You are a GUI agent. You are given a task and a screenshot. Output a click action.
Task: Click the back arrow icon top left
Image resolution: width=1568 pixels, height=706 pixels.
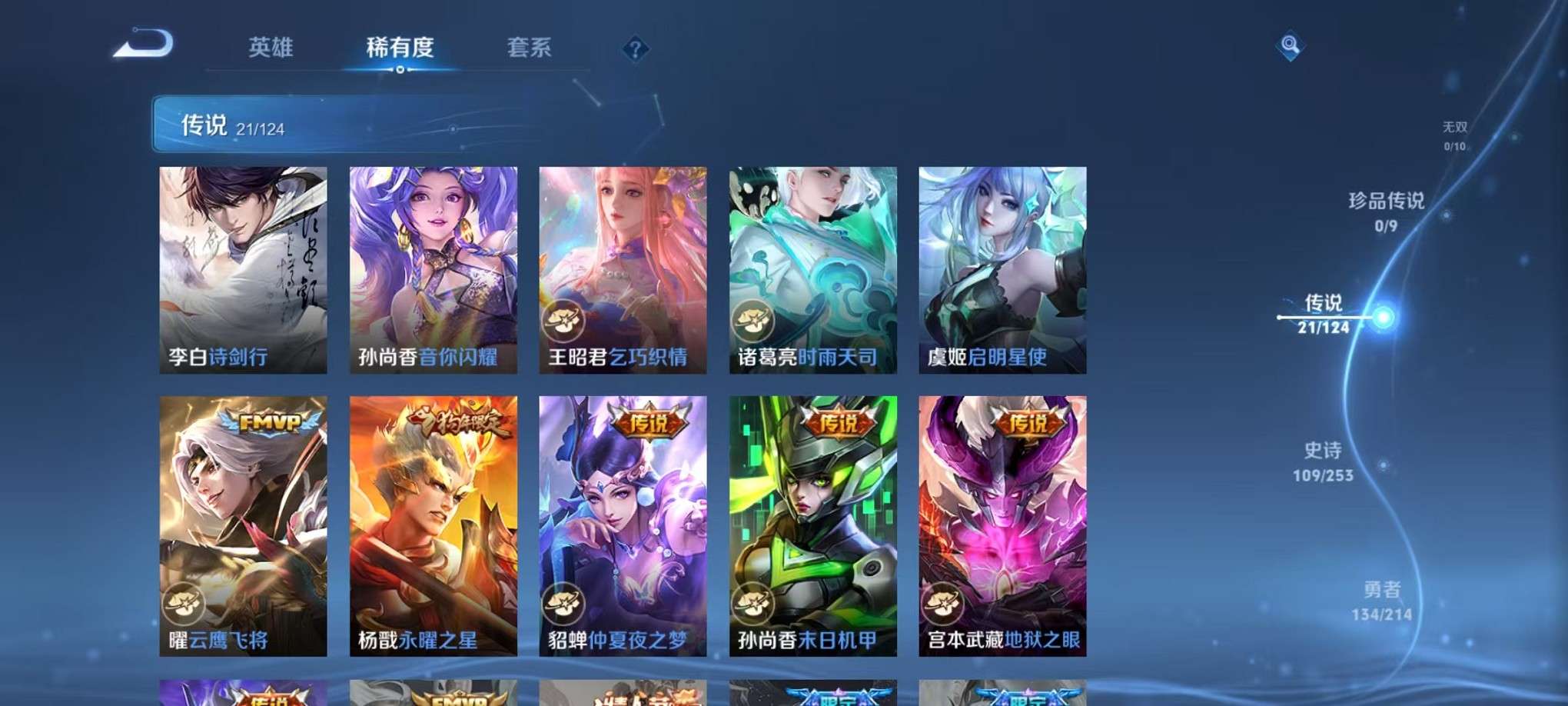click(x=142, y=44)
